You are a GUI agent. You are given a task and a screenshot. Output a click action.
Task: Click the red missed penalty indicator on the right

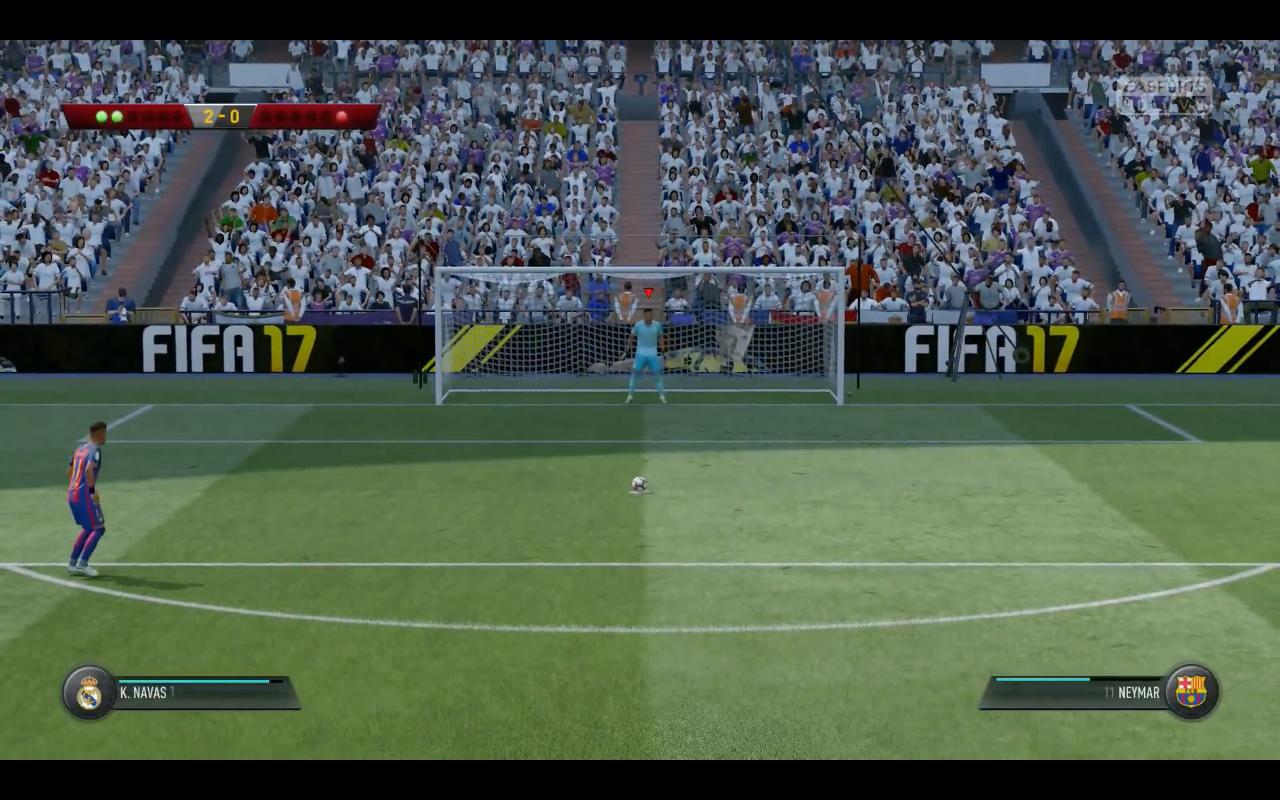pyautogui.click(x=341, y=117)
